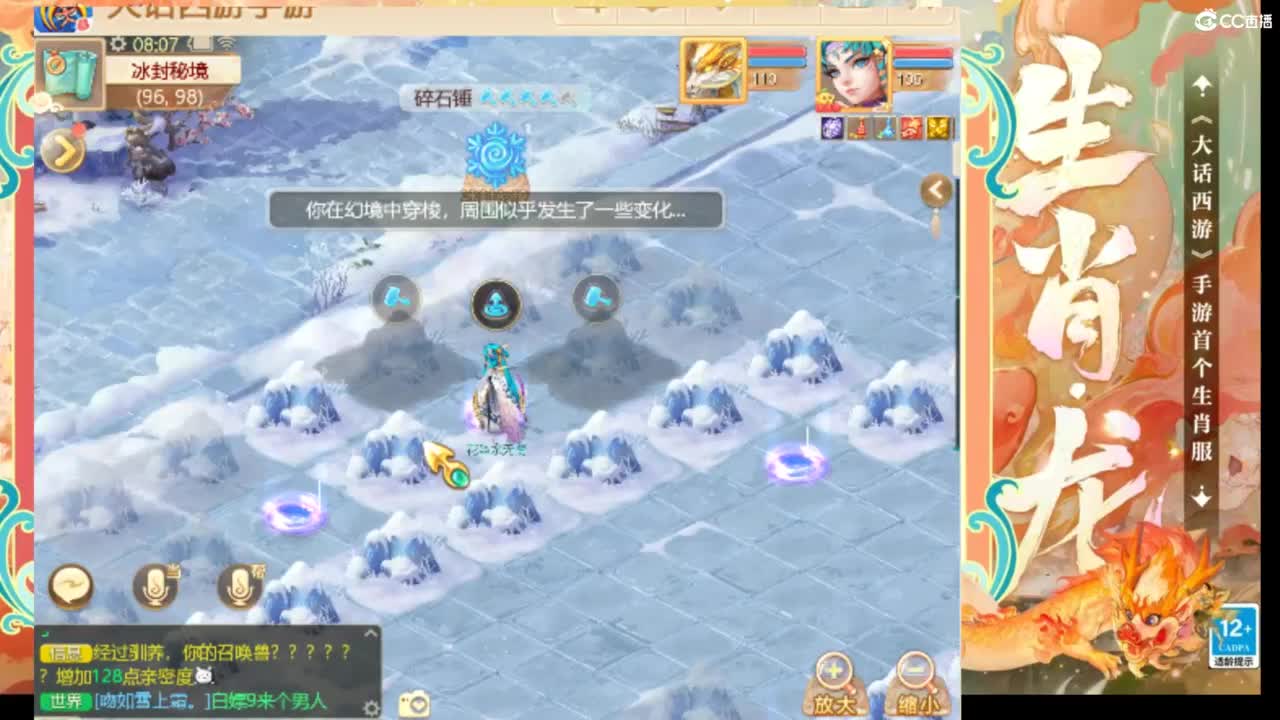Open the emote chat bubble icon bottom left
Screen dimensions: 1280x720
coord(70,586)
